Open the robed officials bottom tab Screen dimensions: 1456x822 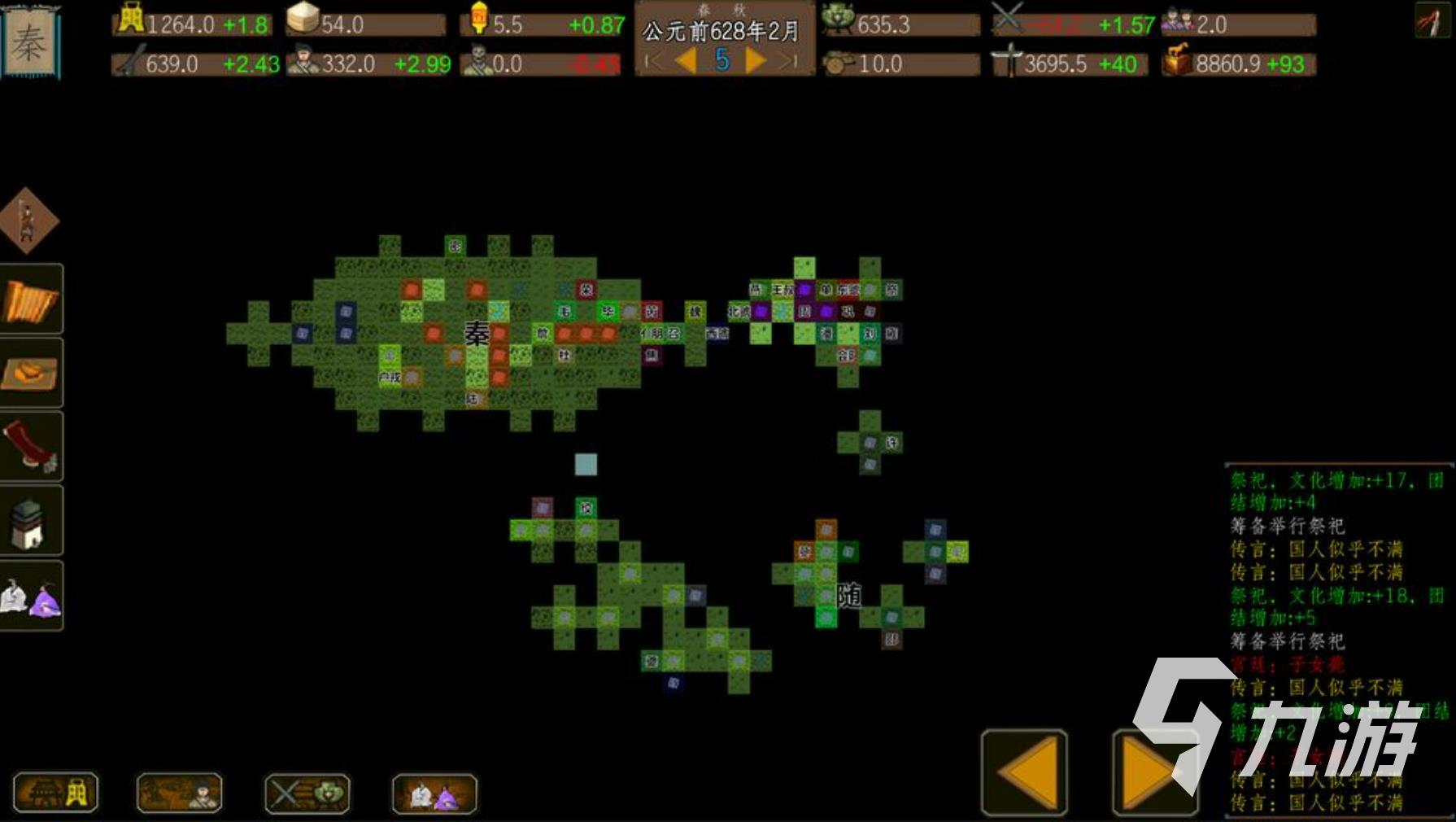click(434, 794)
